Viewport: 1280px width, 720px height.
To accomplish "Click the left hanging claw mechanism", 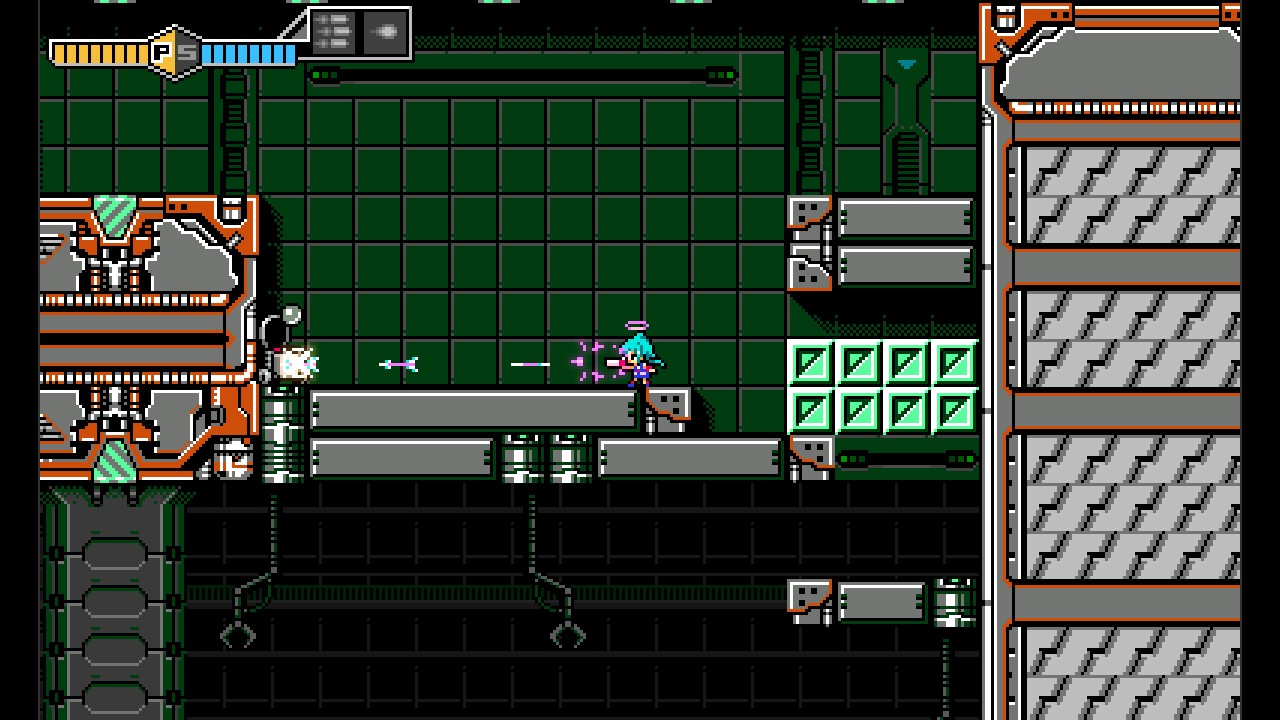I will (x=240, y=636).
